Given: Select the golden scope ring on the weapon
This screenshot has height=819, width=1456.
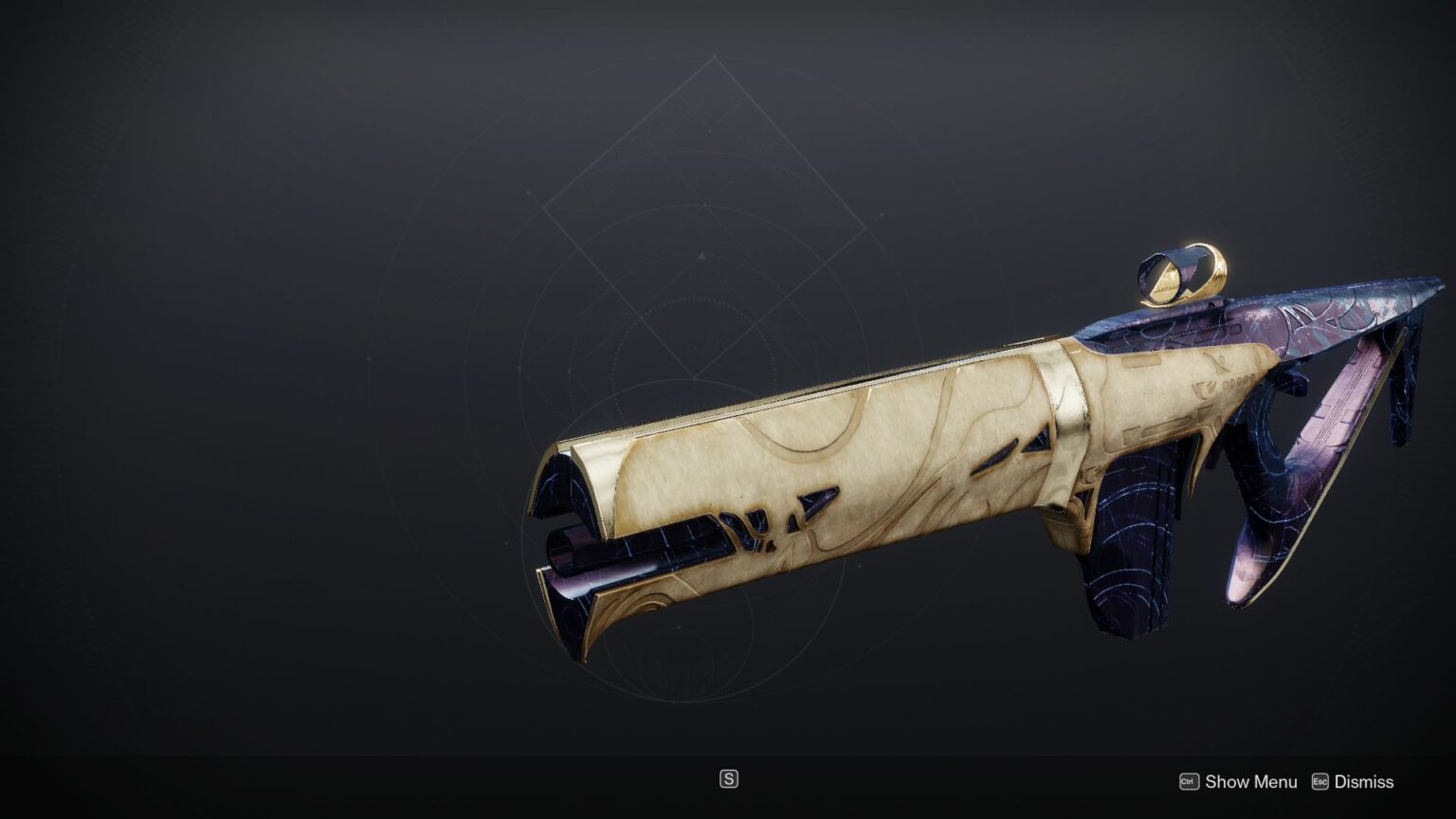Looking at the screenshot, I should pos(1184,275).
